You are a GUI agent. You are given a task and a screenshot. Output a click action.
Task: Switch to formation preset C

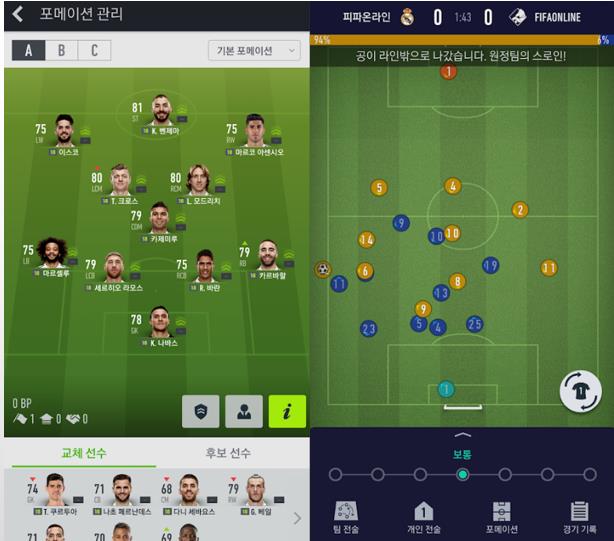tap(94, 51)
